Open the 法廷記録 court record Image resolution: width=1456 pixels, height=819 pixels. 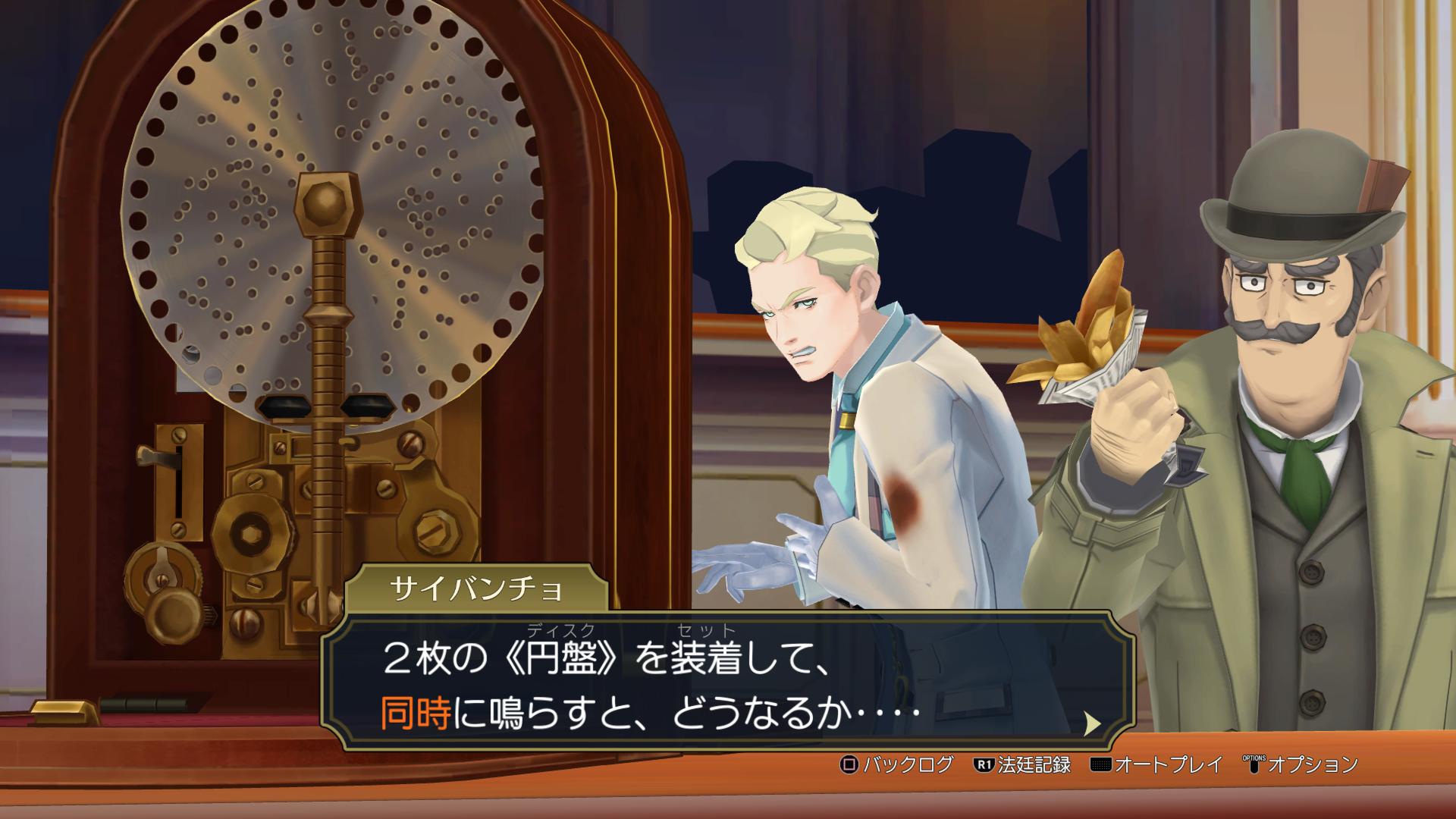click(x=1022, y=764)
